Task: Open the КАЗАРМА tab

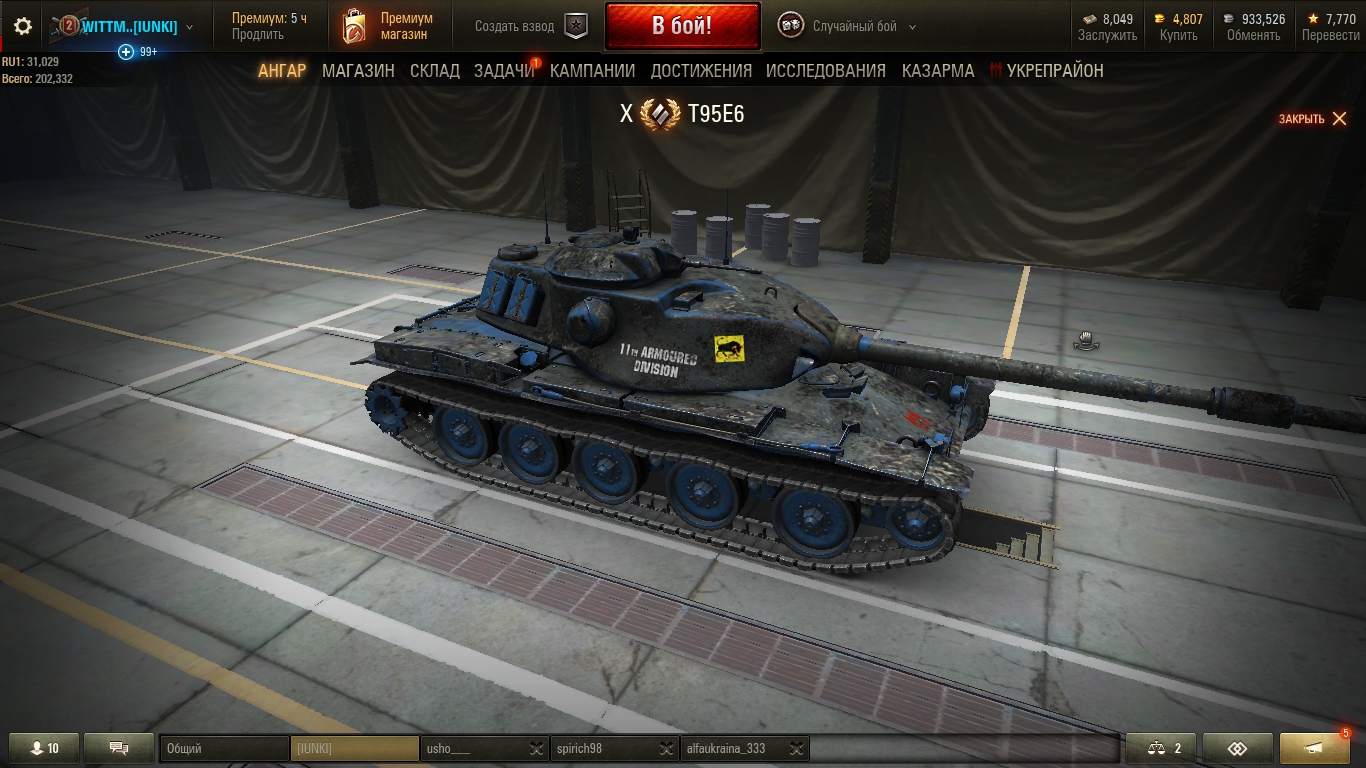Action: click(x=938, y=71)
